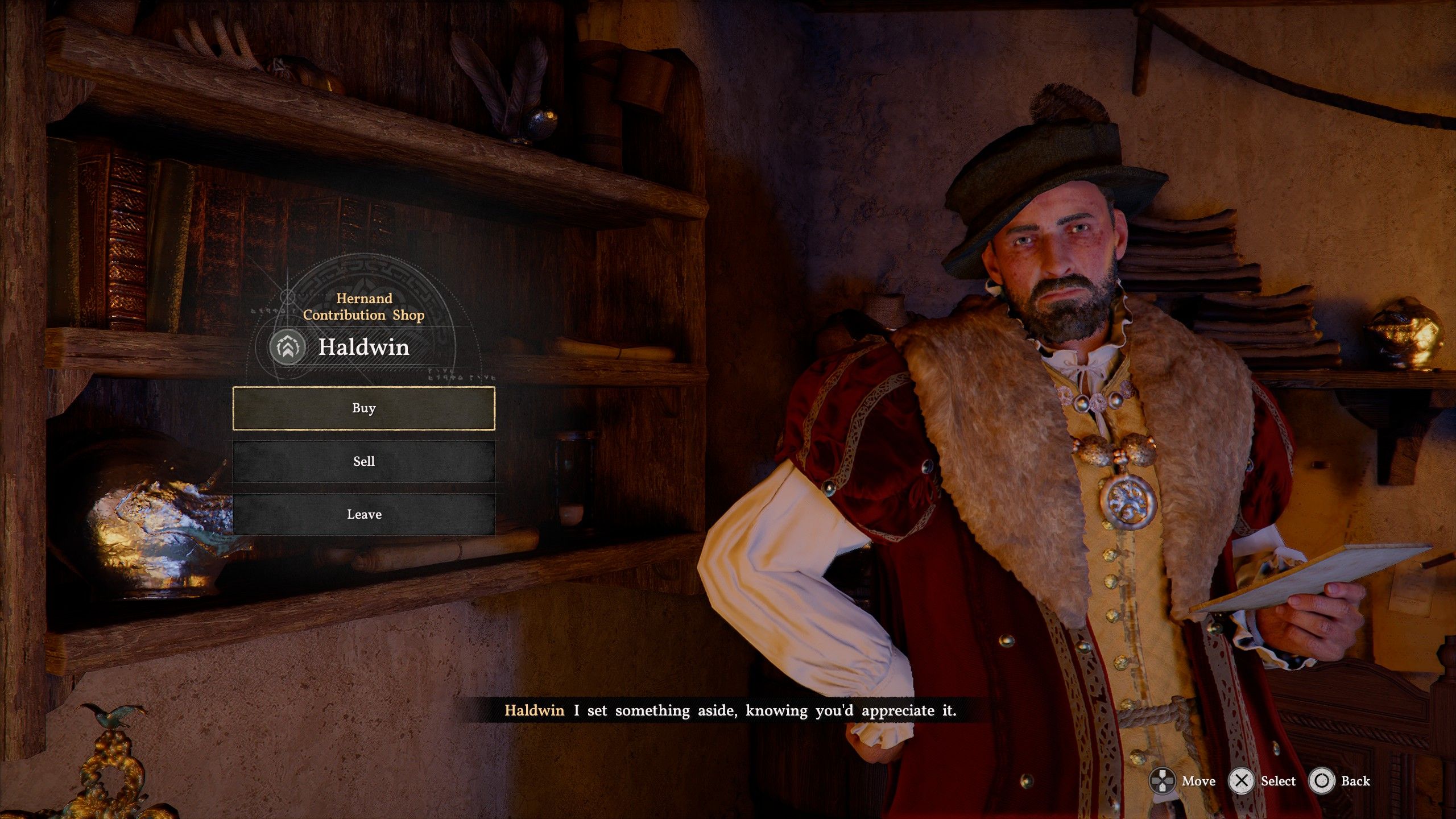Viewport: 1456px width, 819px height.
Task: Leave the Hernand Contribution Shop
Action: 364,514
